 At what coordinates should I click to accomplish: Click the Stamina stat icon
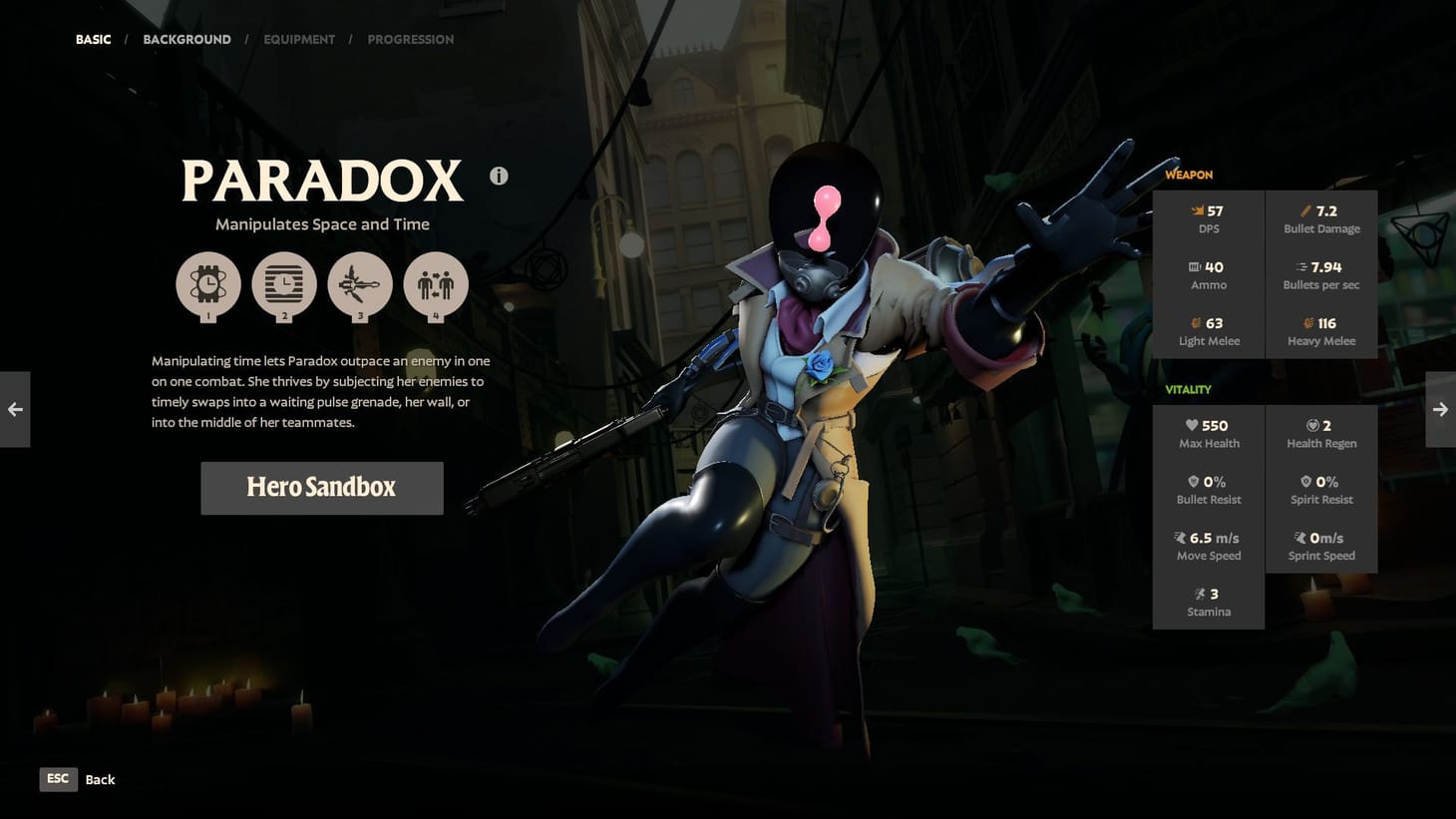[x=1200, y=594]
